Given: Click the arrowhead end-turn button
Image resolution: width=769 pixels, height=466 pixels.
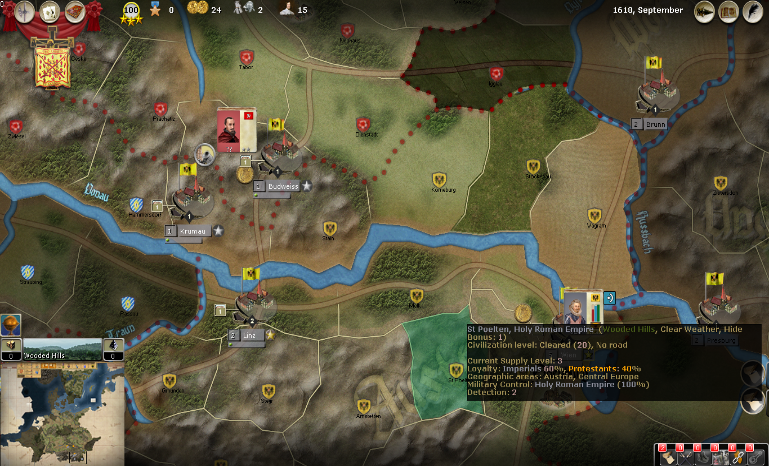Looking at the screenshot, I should click(705, 11).
